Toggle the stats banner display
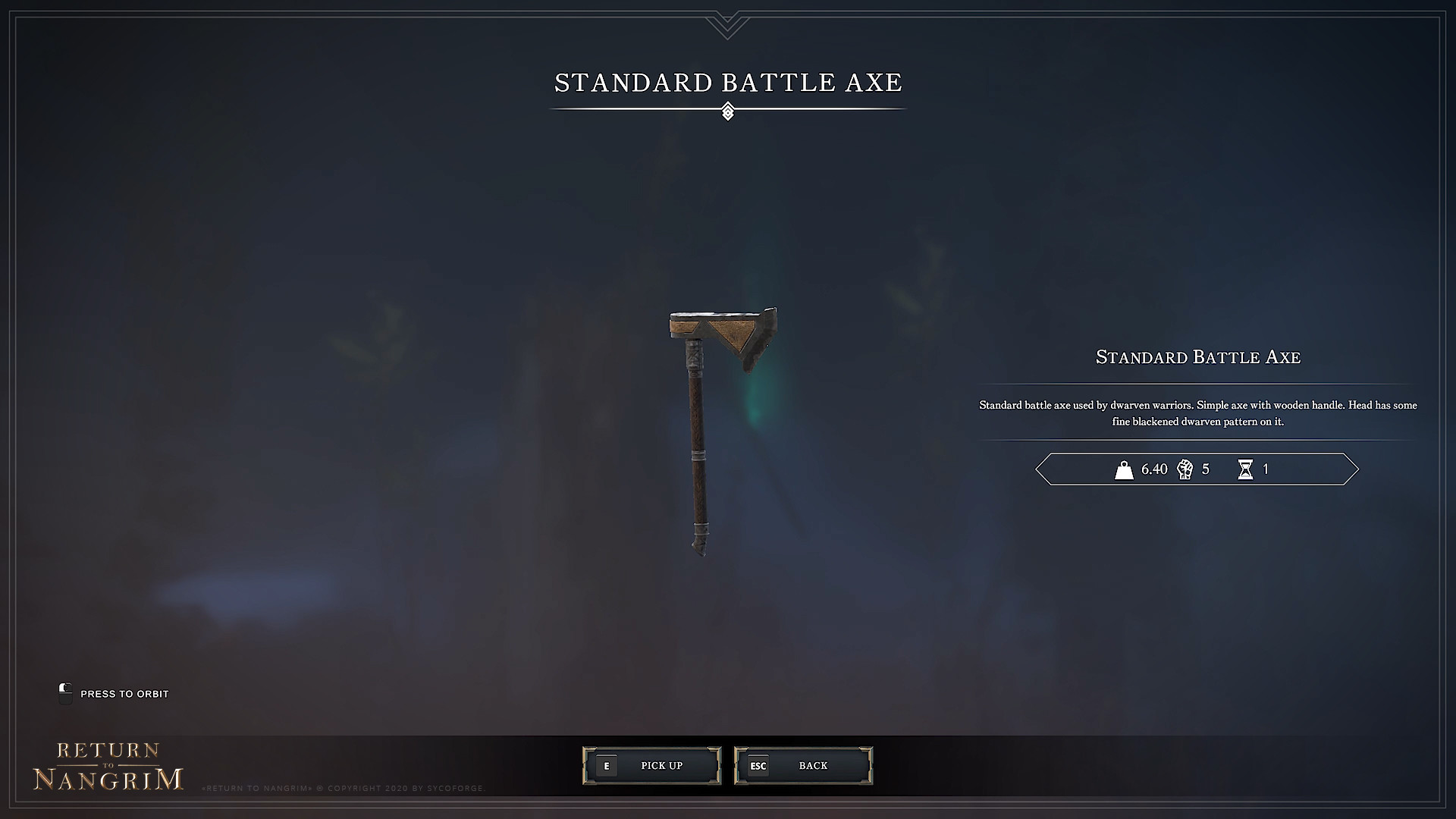 (x=1197, y=469)
